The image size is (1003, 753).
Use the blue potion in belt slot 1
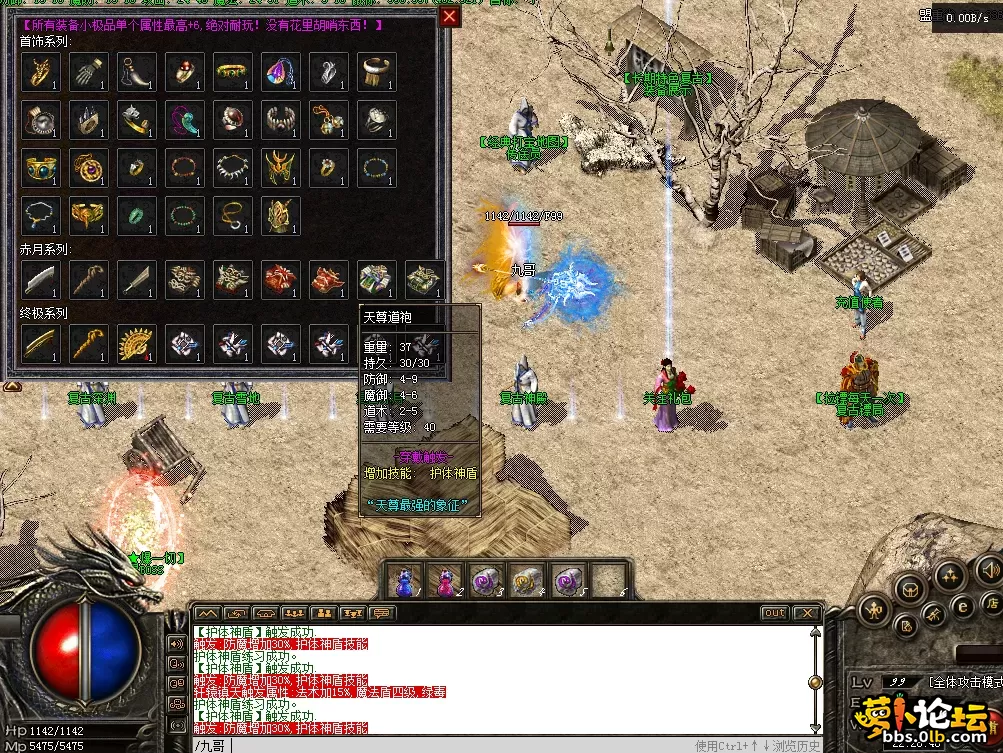(405, 580)
